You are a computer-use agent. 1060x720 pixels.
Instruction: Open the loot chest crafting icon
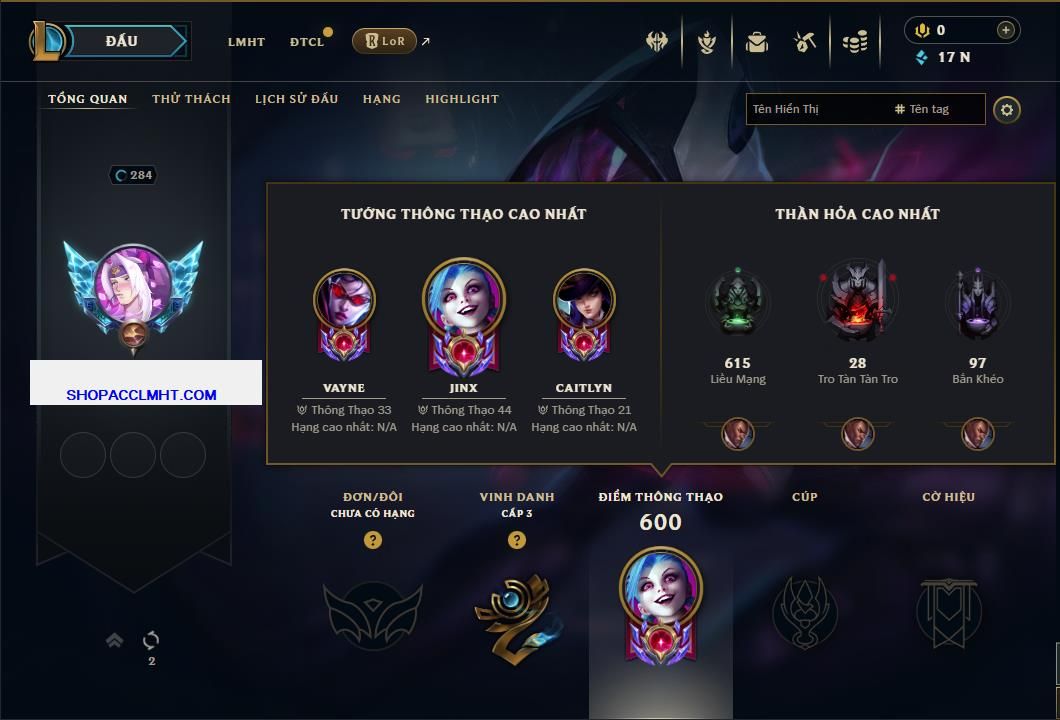coord(805,42)
